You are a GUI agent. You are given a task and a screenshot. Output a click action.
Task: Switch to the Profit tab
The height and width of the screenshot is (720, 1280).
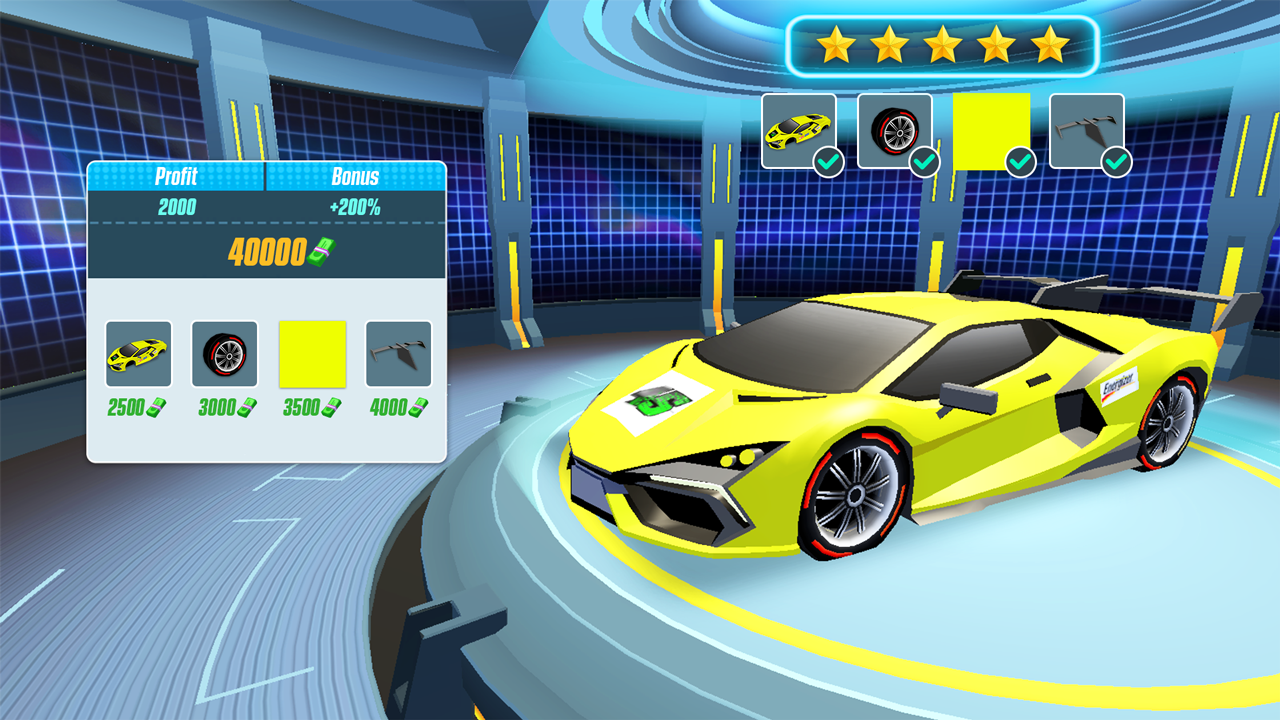point(176,177)
